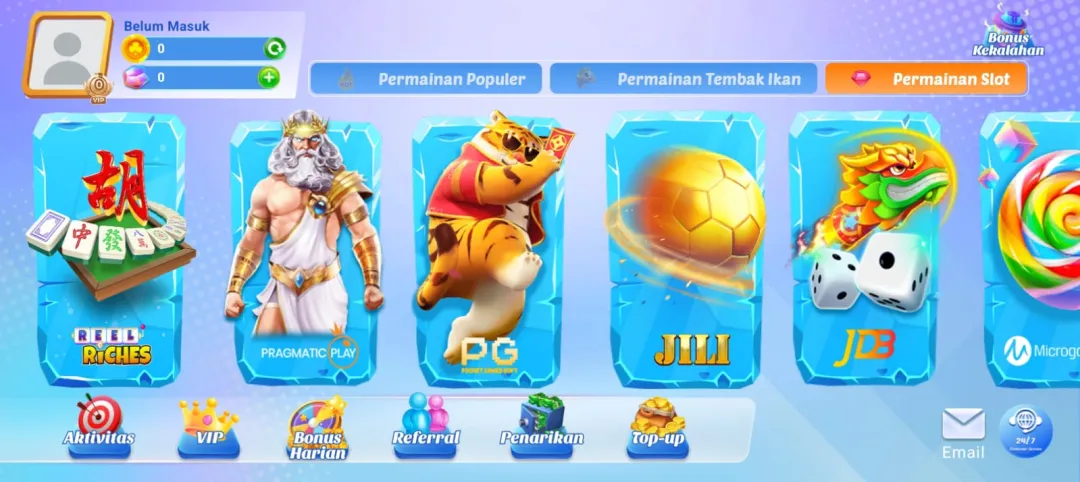Screen dimensions: 1080x482
Task: Open the Referral menu
Action: [x=426, y=425]
